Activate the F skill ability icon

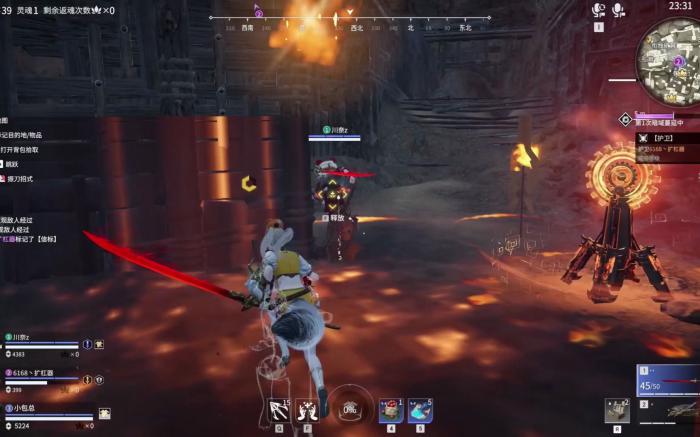(x=306, y=409)
